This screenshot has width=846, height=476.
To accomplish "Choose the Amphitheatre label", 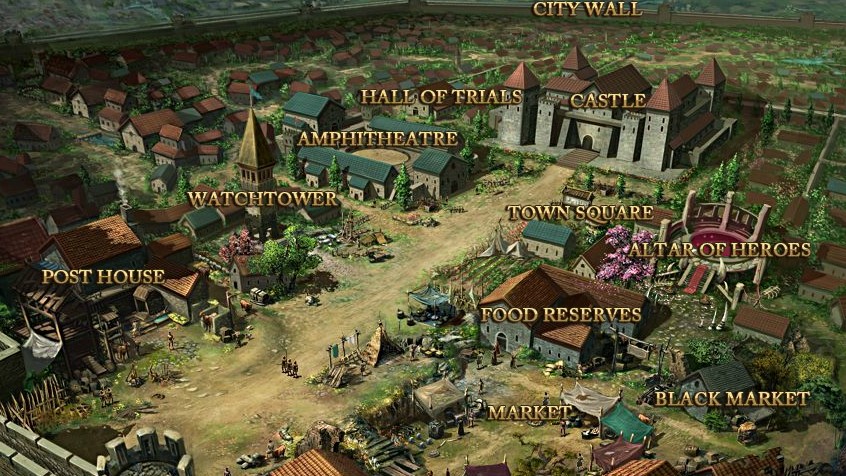I will pos(378,139).
